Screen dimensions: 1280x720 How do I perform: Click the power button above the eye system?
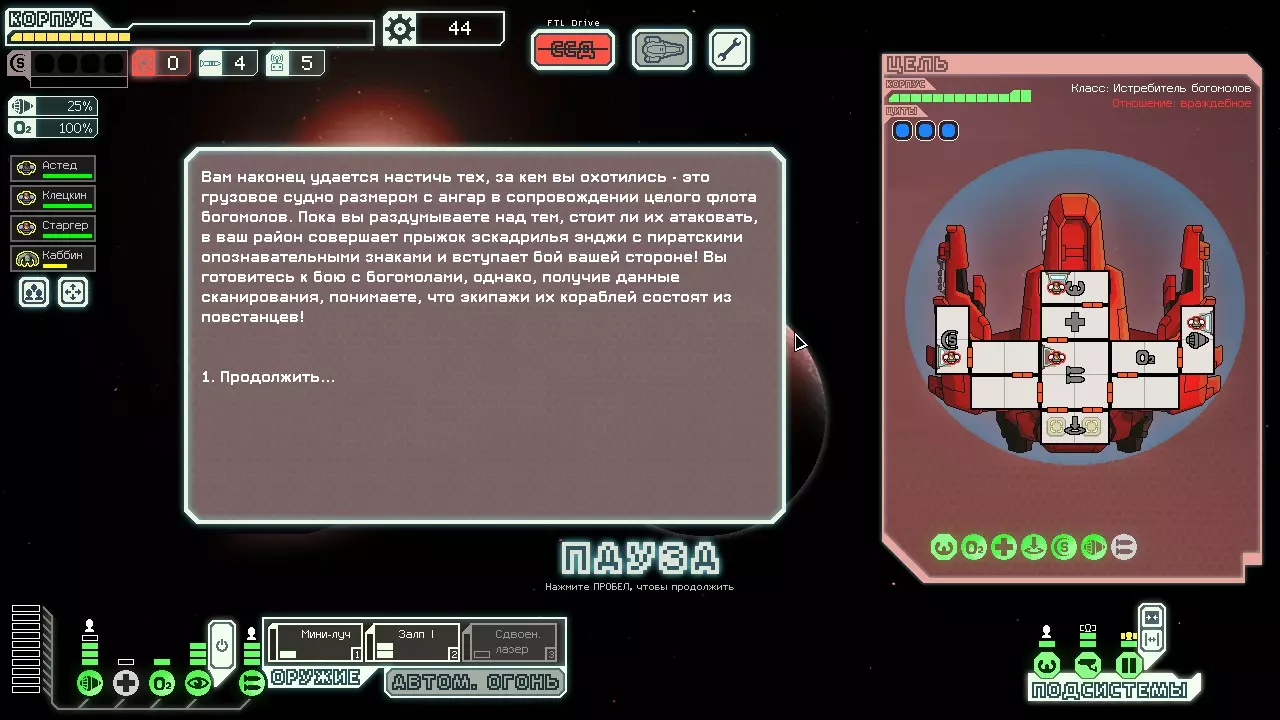221,645
